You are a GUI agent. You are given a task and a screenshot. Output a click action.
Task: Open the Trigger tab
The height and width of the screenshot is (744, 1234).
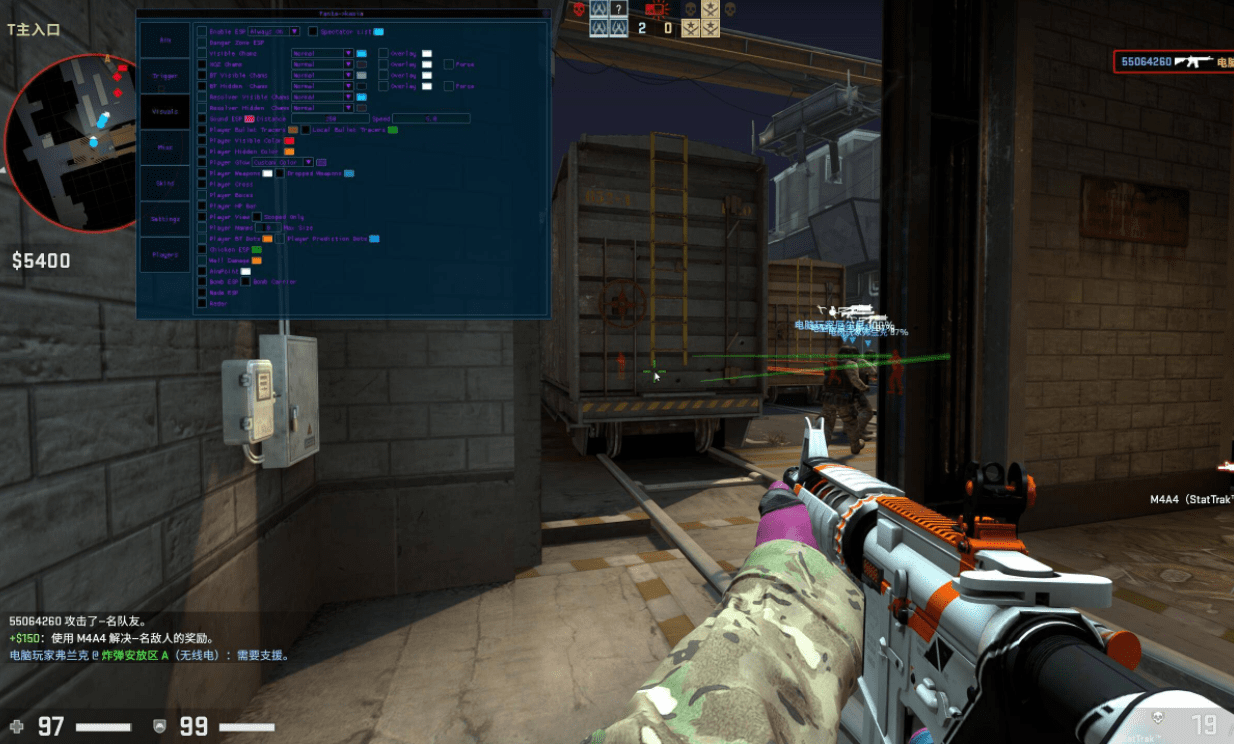point(165,76)
